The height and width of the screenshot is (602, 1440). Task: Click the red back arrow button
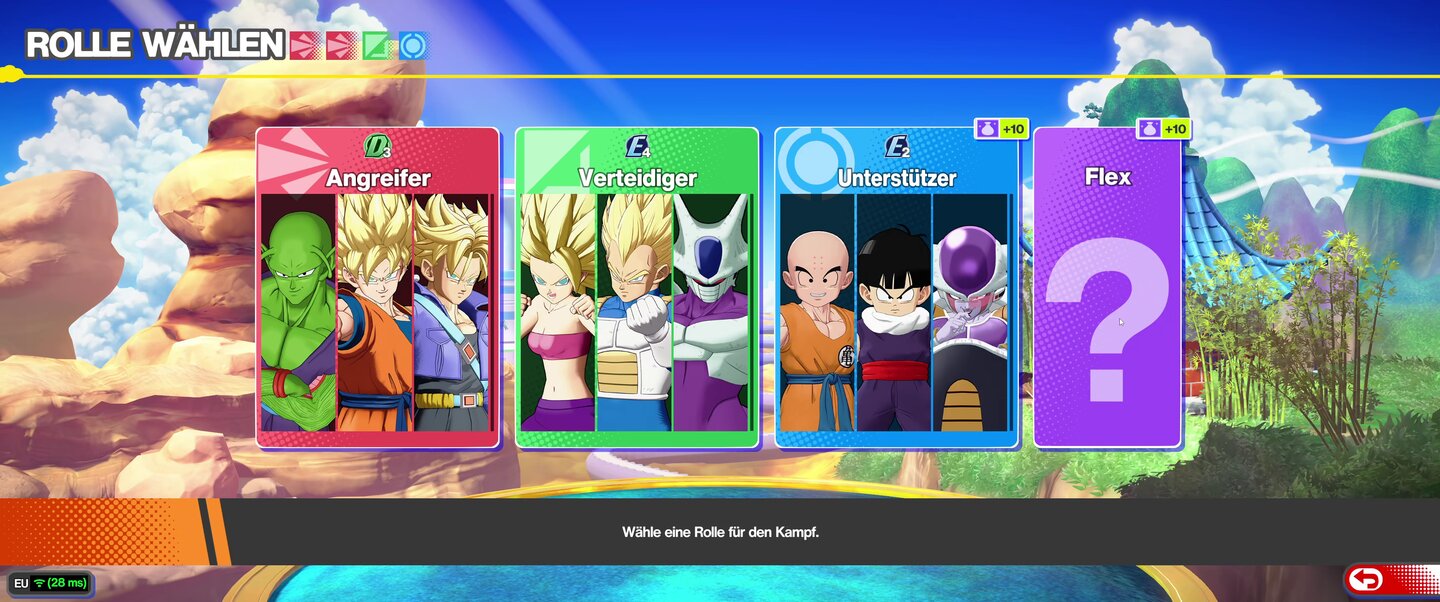pos(1366,579)
